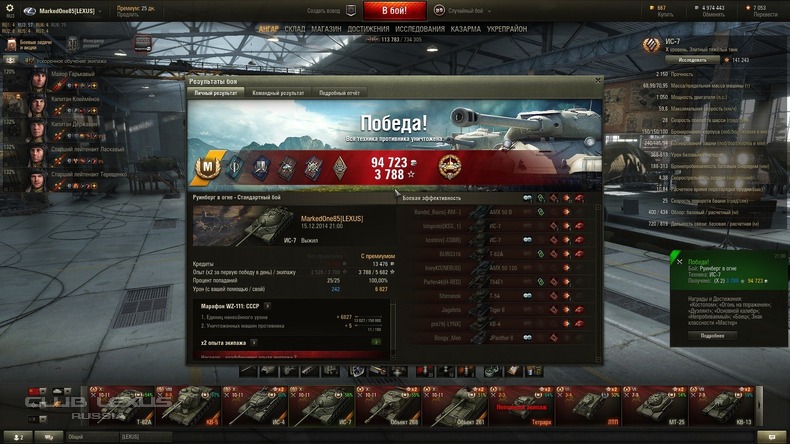
Task: Show the Исследования tech tree
Action: (x=420, y=29)
